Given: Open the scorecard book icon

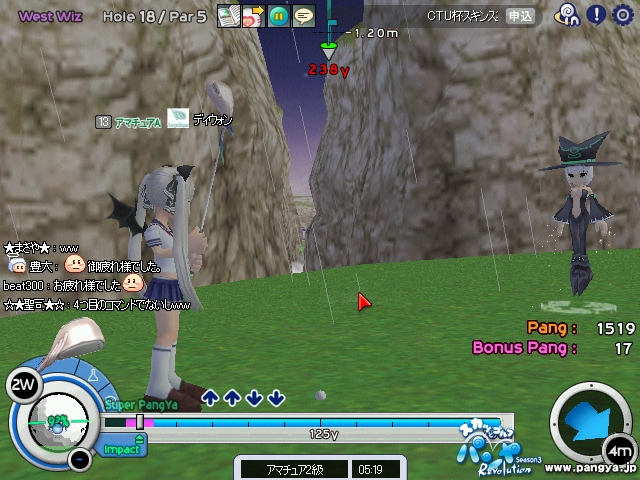Looking at the screenshot, I should tap(228, 16).
